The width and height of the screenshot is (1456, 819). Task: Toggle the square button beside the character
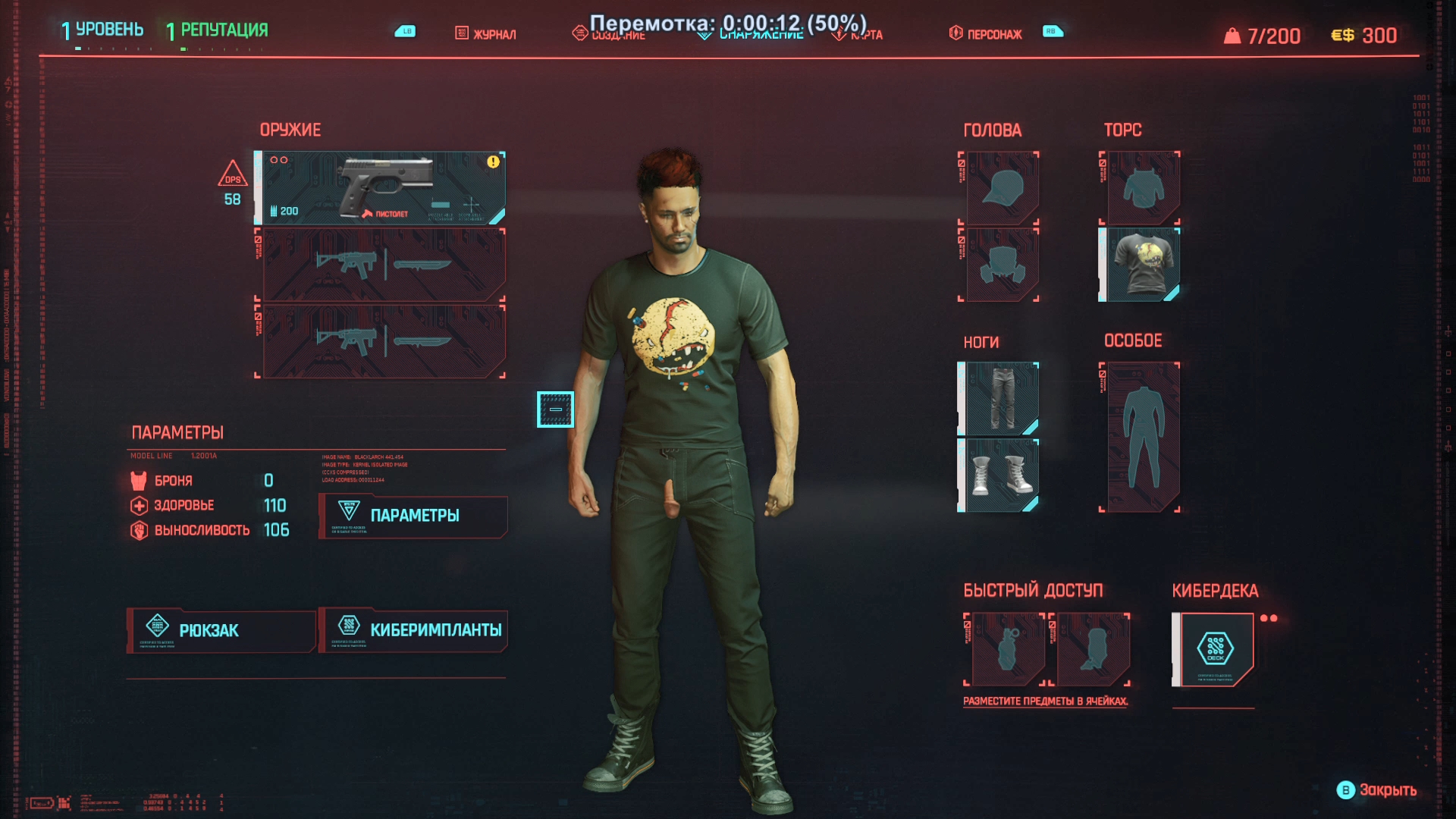(x=555, y=409)
